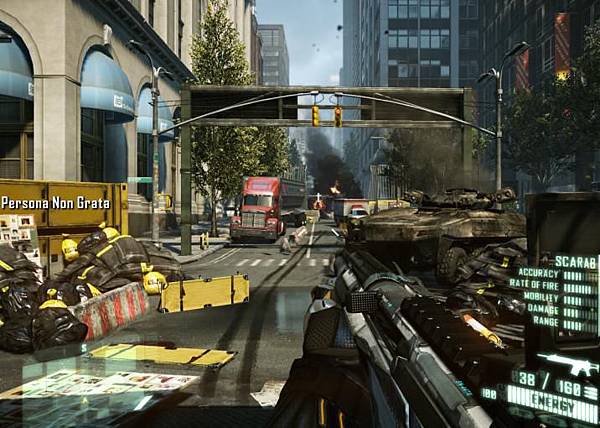Image resolution: width=600 pixels, height=428 pixels.
Task: Click the SCARAB rifle silhouette icon
Action: pos(569,364)
